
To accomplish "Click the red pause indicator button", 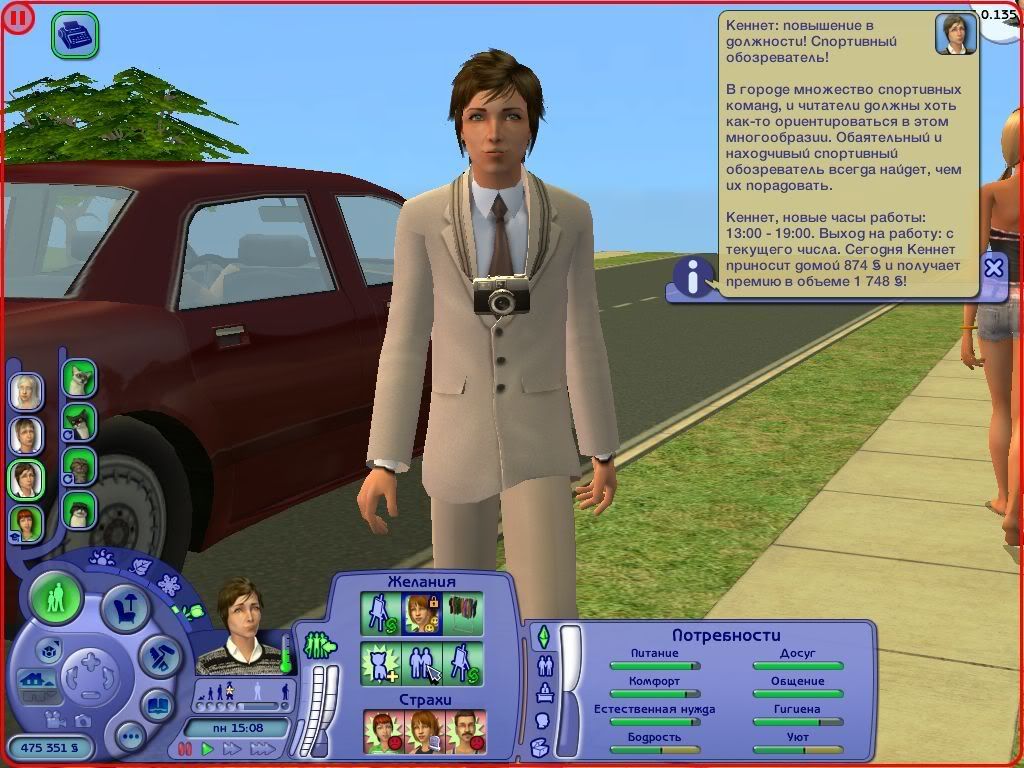I will pos(17,17).
